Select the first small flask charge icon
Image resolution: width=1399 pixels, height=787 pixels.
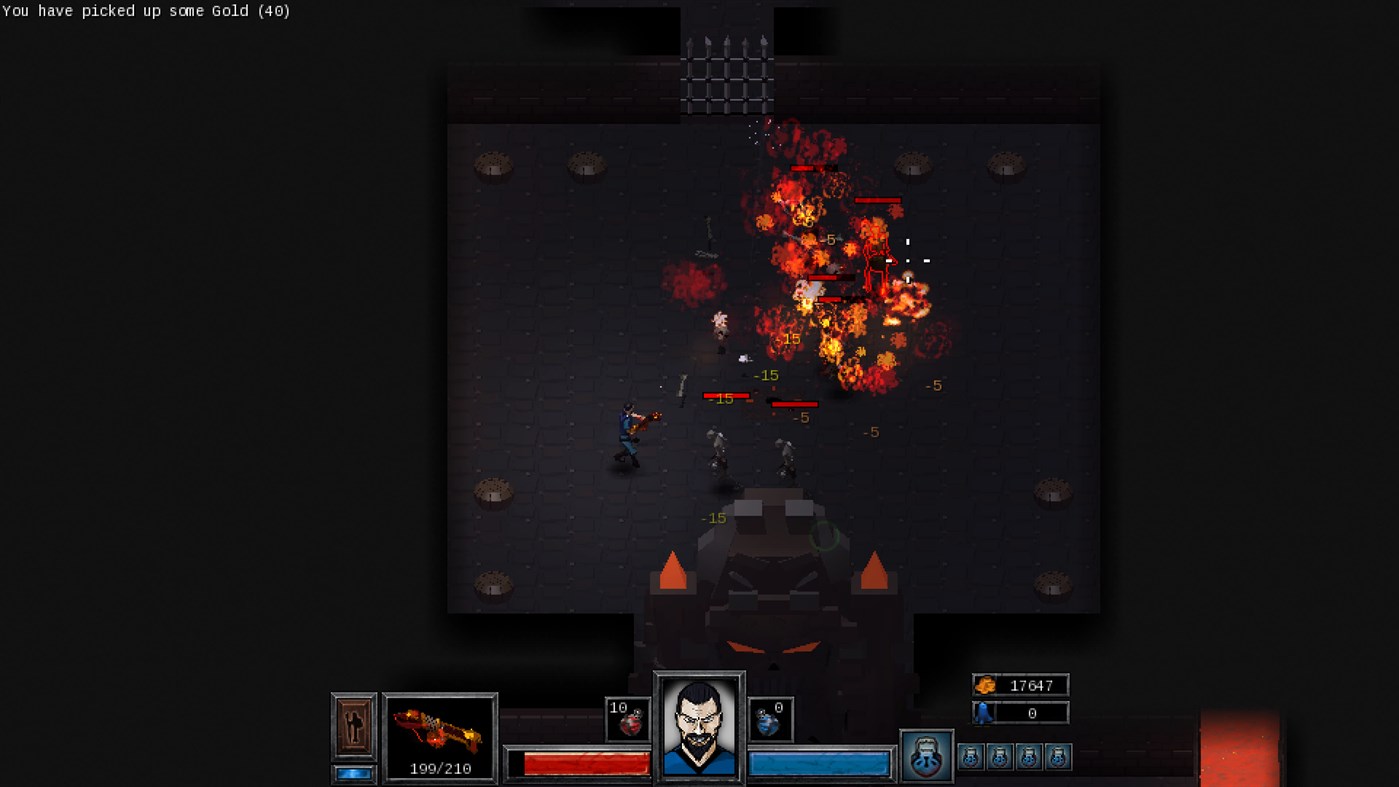(969, 758)
